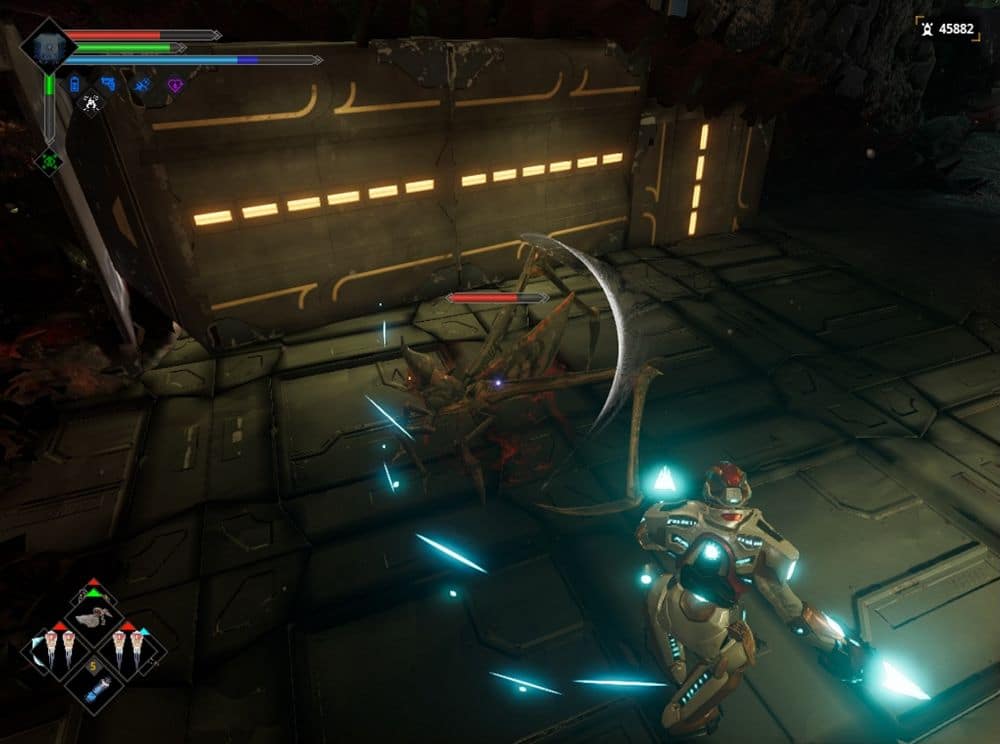1000x744 pixels.
Task: Open the character portrait diamond
Action: (x=48, y=46)
